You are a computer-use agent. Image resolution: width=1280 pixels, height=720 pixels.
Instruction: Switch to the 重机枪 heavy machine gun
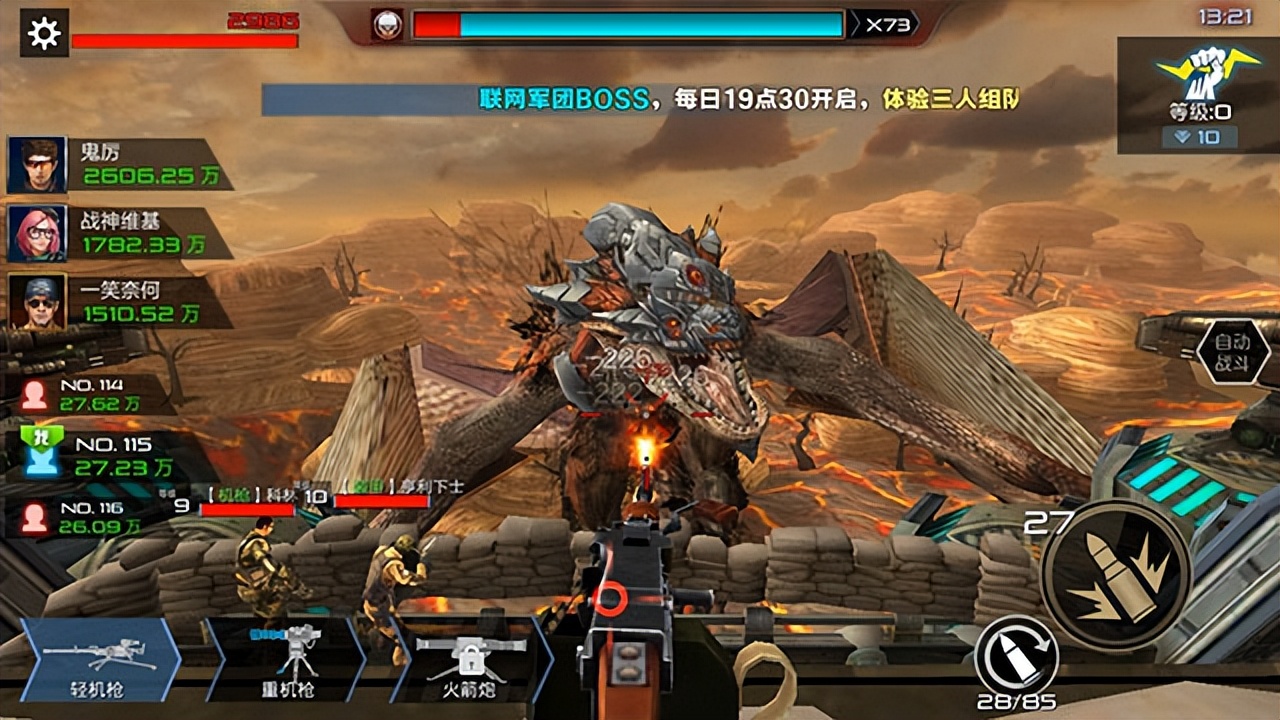(288, 659)
